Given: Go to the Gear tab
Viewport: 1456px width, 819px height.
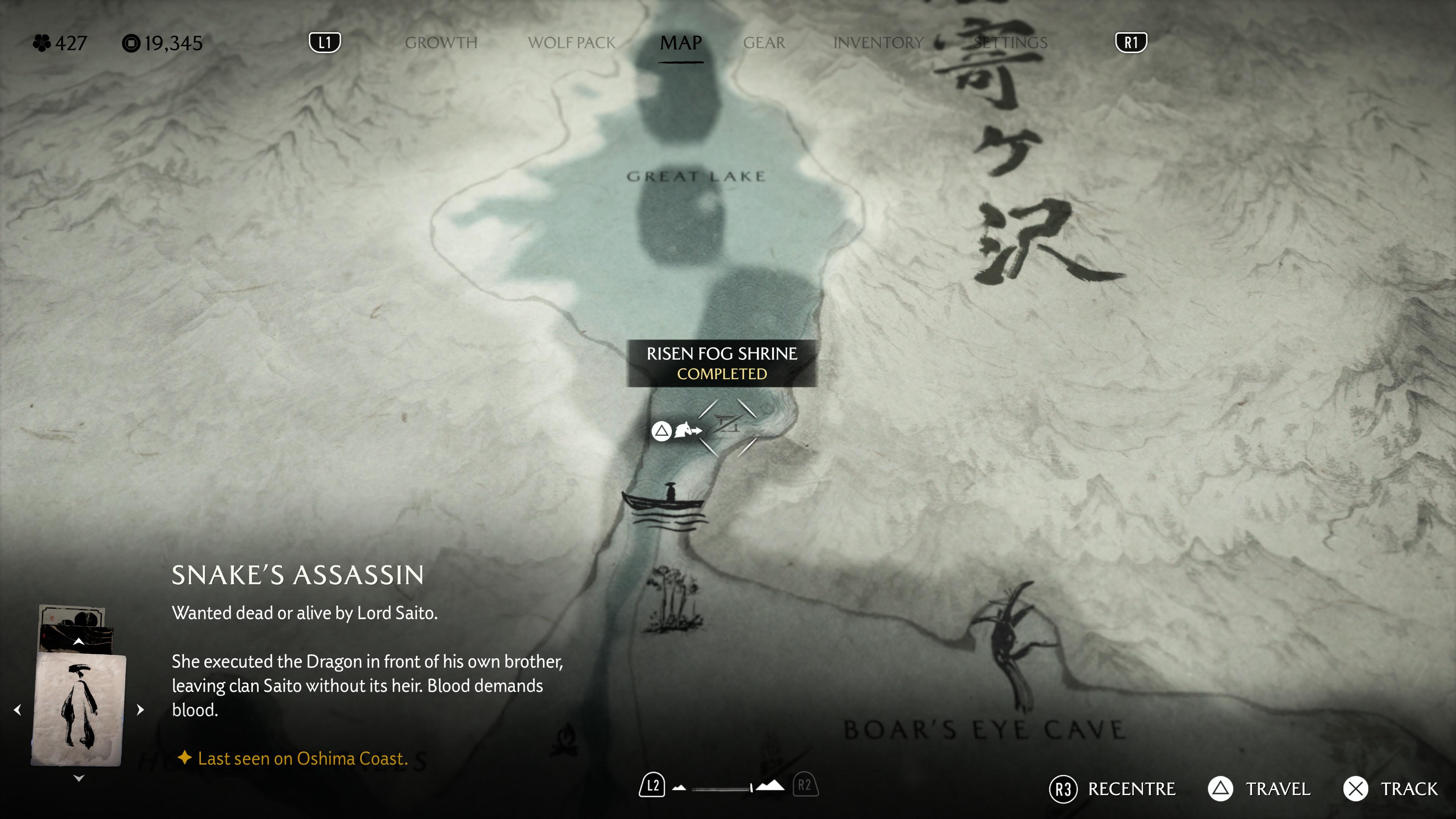Looking at the screenshot, I should tap(764, 43).
